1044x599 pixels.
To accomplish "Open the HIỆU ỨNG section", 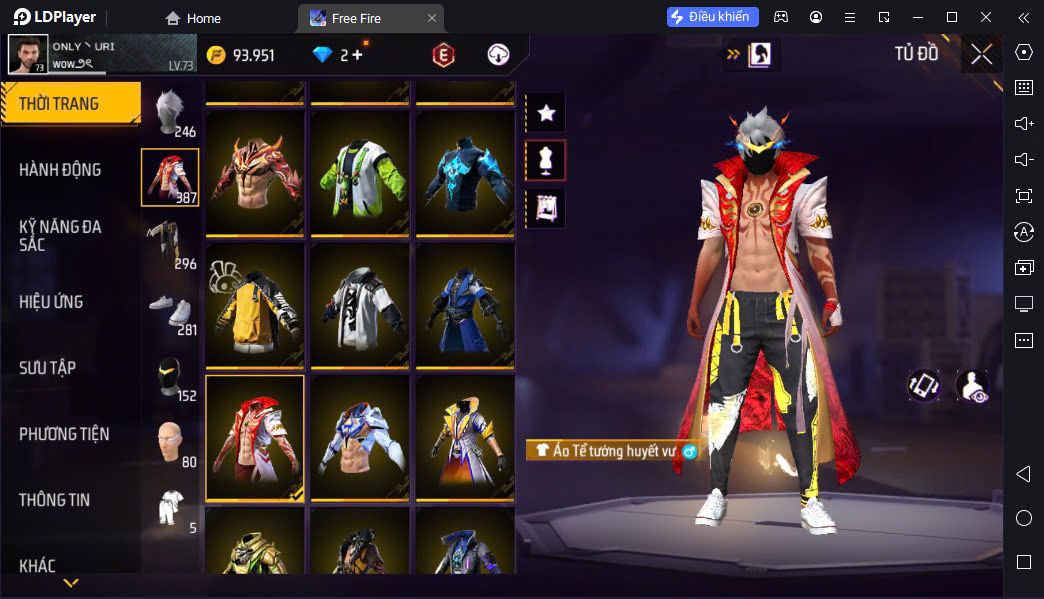I will pyautogui.click(x=51, y=302).
